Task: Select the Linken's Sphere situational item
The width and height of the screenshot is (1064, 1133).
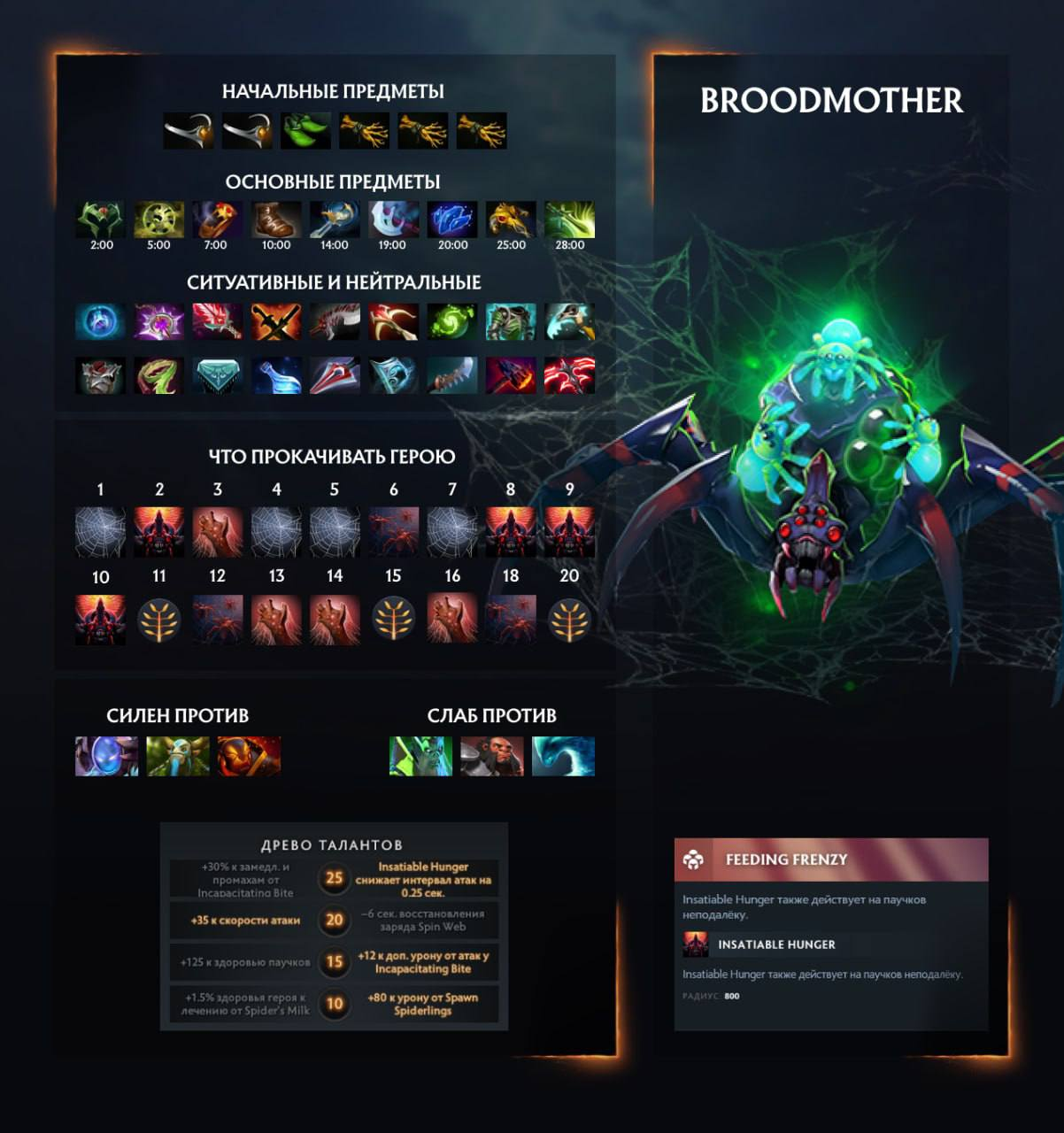Action: [101, 322]
